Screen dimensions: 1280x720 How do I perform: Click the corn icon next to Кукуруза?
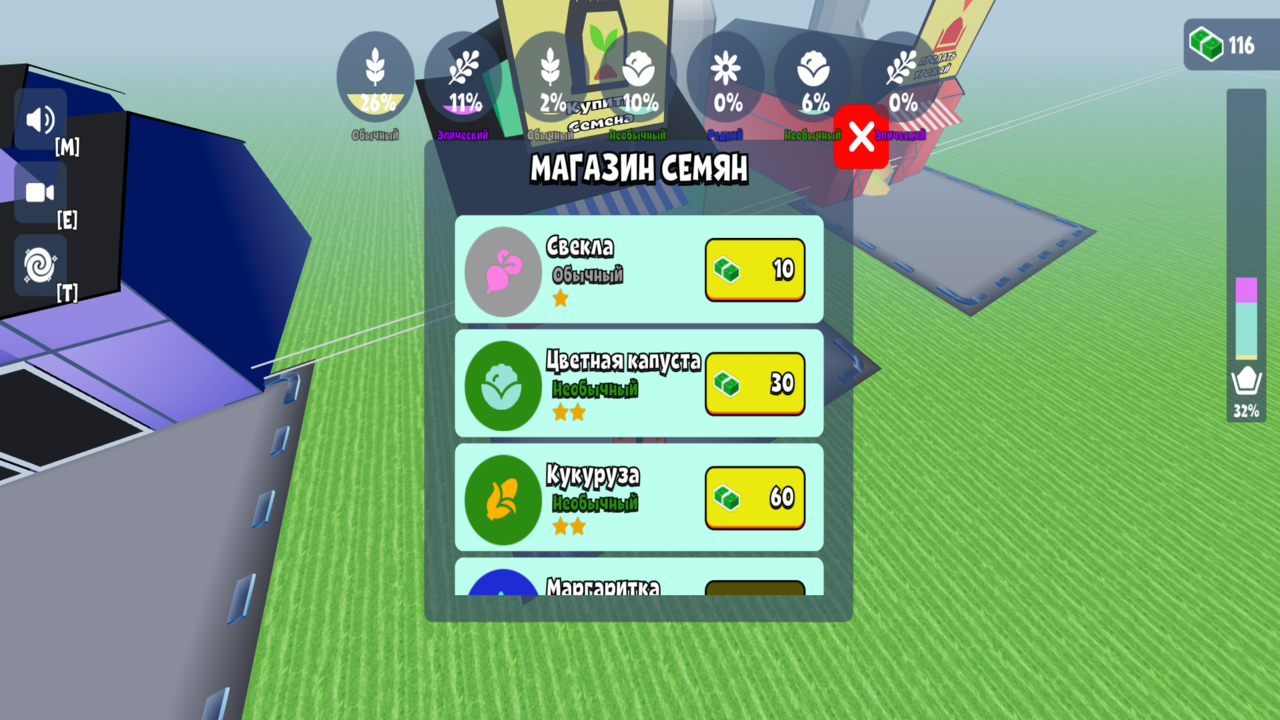point(502,497)
